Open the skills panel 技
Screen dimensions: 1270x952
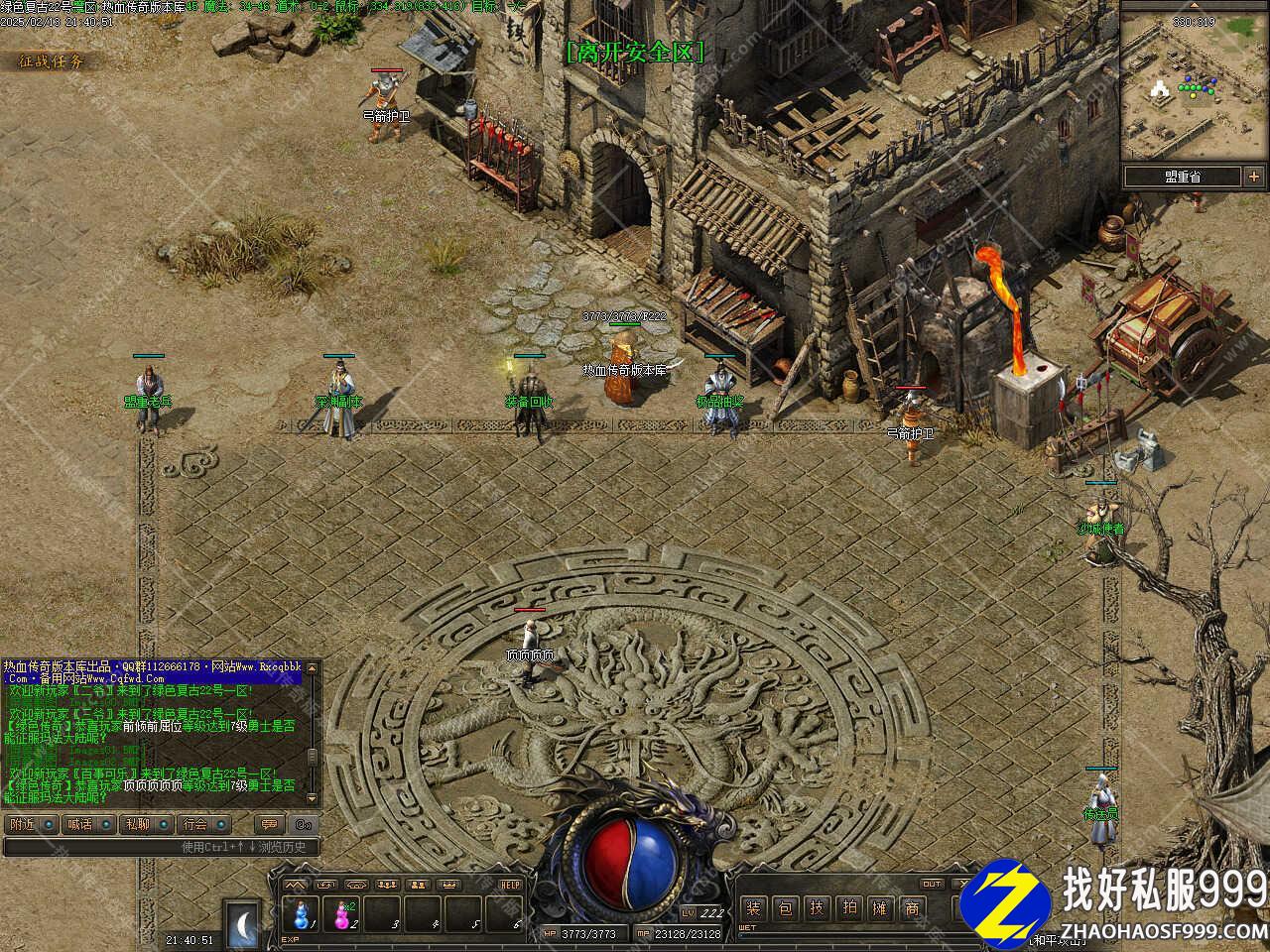click(x=817, y=908)
